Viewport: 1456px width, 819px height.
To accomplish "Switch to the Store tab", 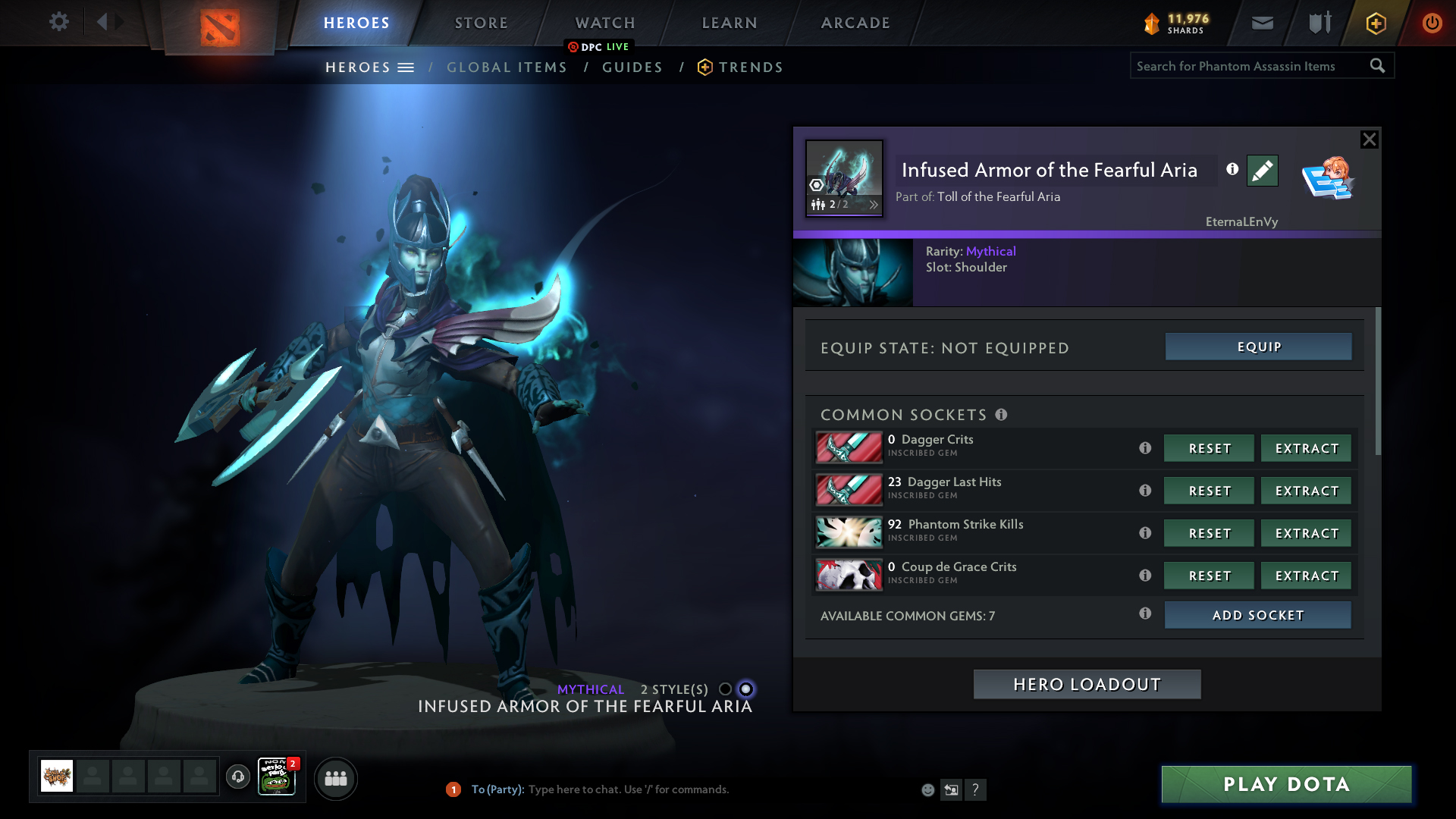I will click(x=482, y=23).
